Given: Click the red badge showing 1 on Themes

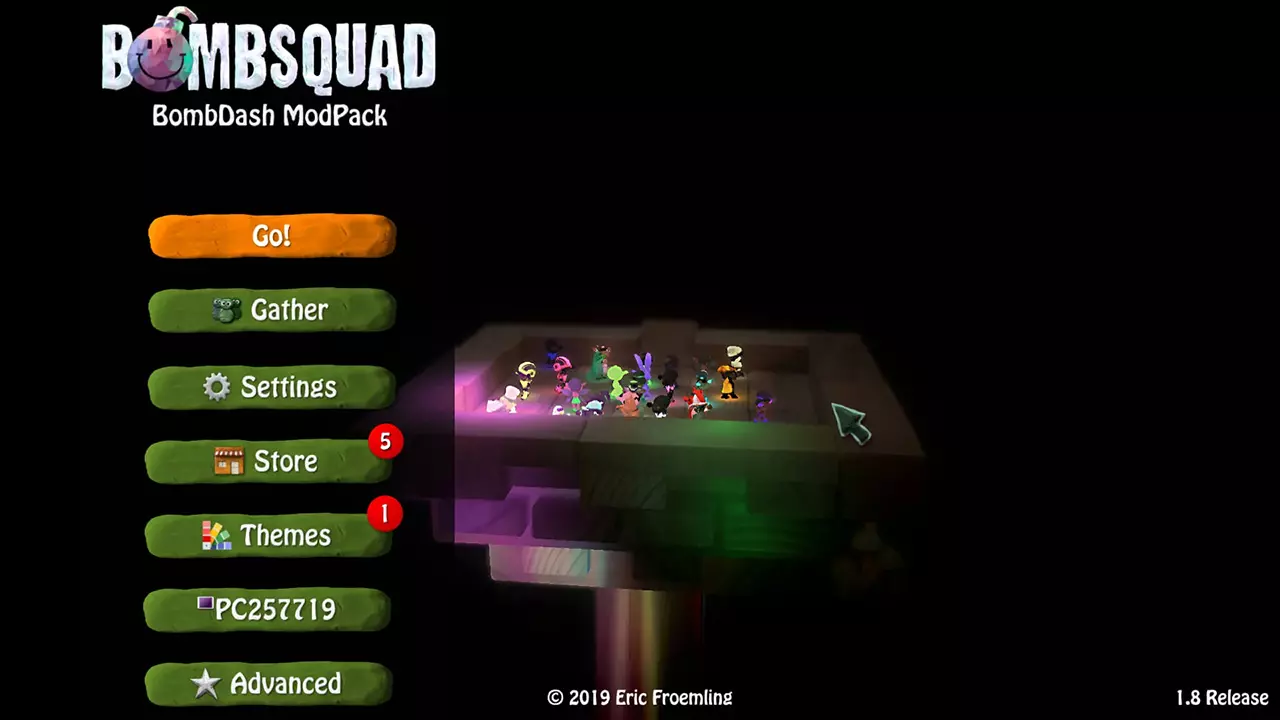Looking at the screenshot, I should 383,515.
